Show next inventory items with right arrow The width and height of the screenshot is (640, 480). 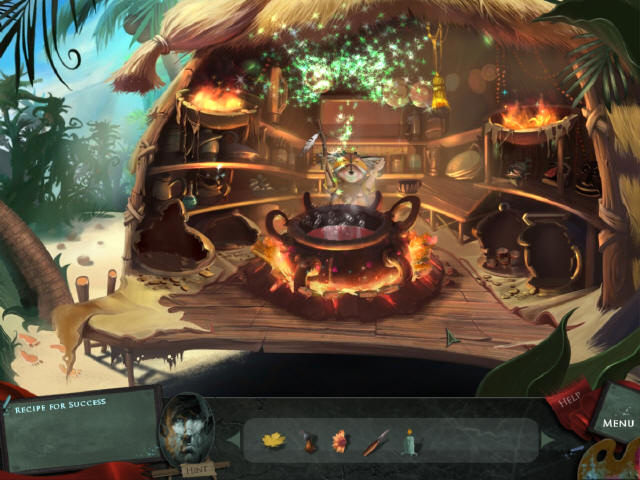click(x=546, y=440)
